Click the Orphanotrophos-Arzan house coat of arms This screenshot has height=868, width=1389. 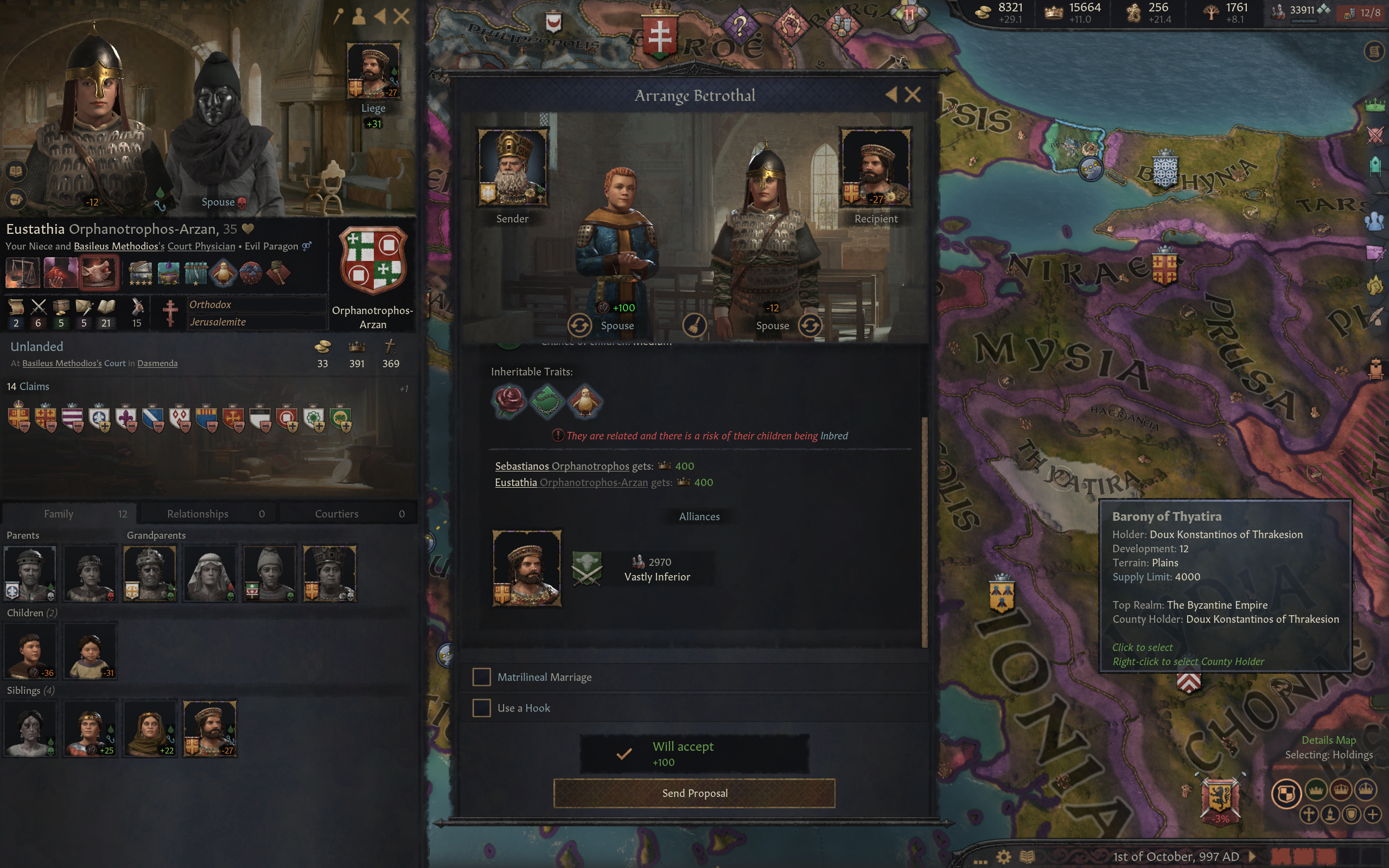tap(373, 261)
